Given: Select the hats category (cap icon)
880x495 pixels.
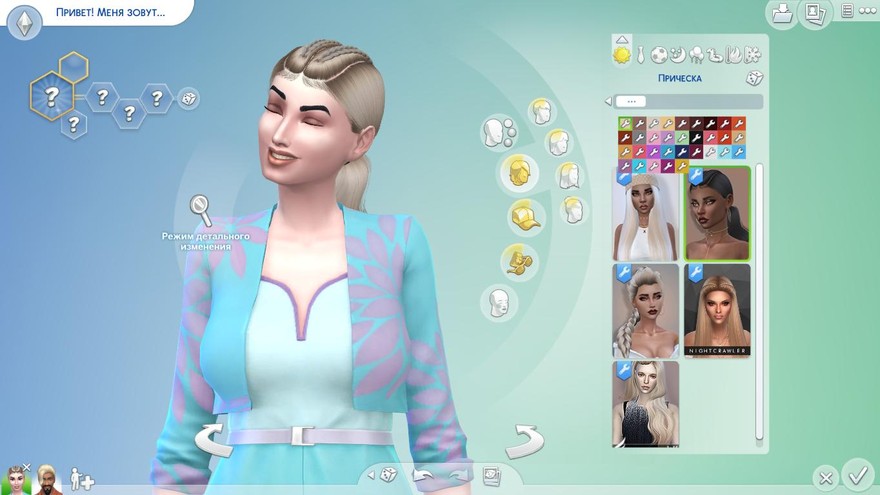Looking at the screenshot, I should coord(522,216).
